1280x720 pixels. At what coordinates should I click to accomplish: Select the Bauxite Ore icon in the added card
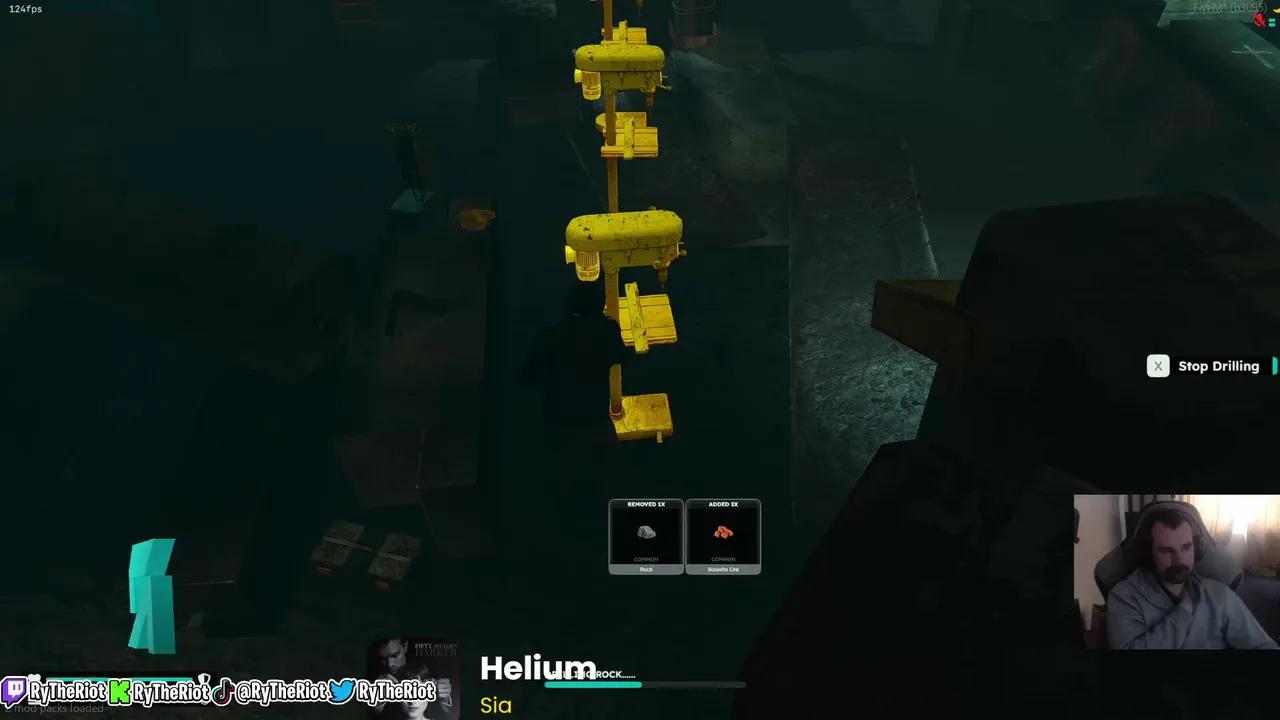[723, 533]
